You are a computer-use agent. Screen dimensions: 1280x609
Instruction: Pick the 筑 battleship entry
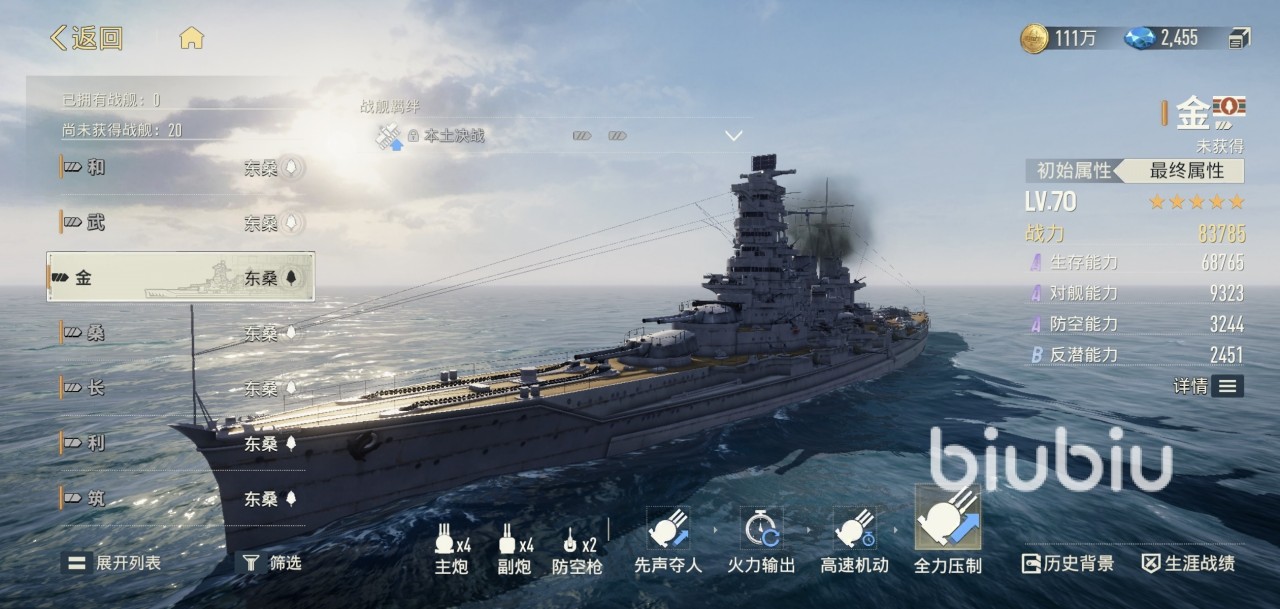[180, 498]
